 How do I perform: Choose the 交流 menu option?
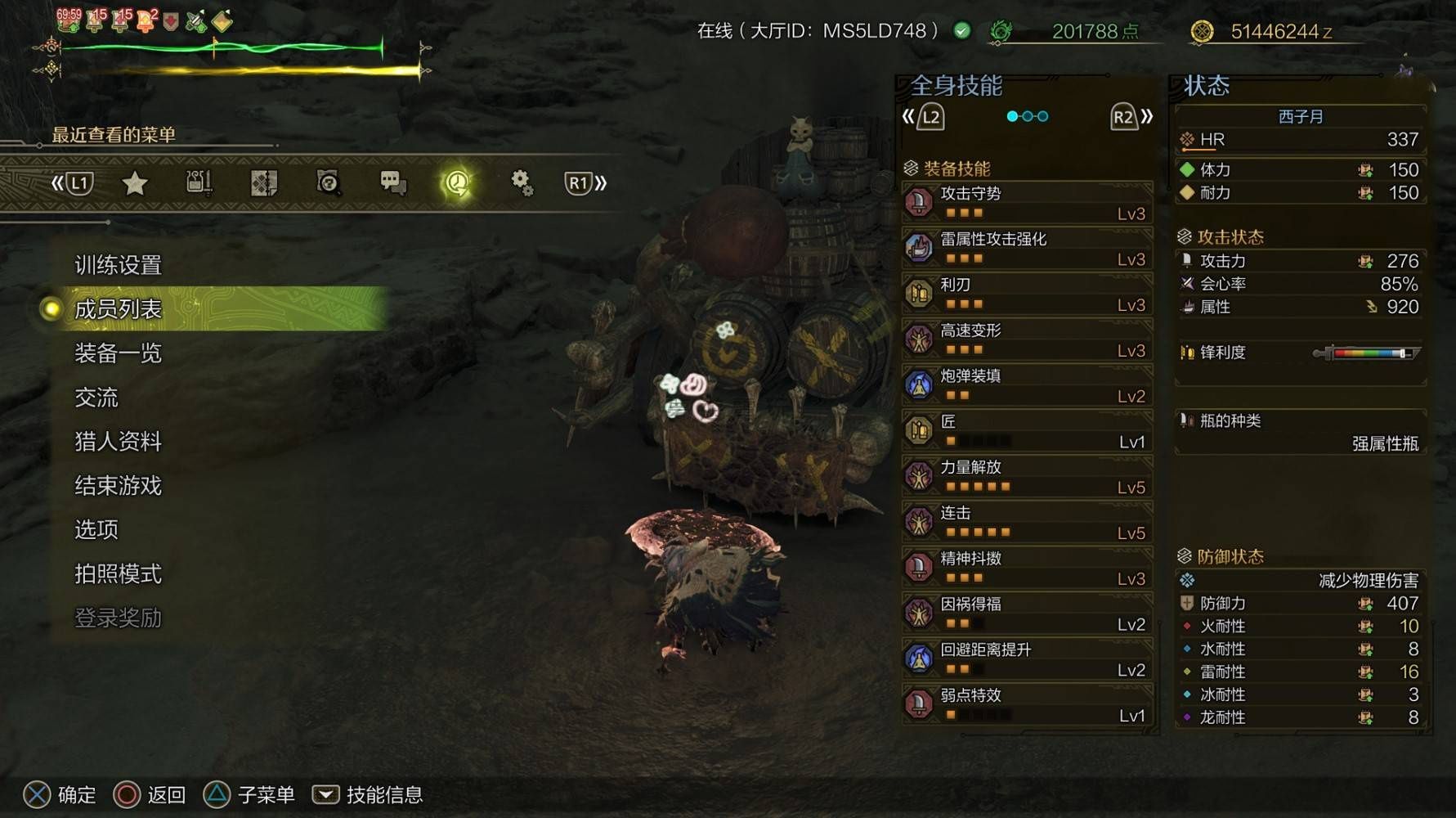coord(96,398)
